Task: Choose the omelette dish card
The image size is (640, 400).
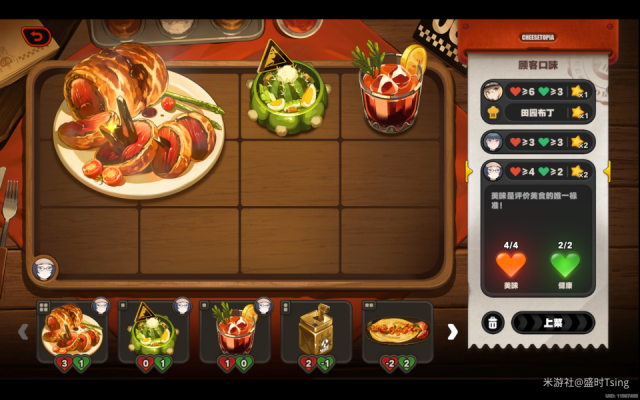Action: tap(397, 332)
